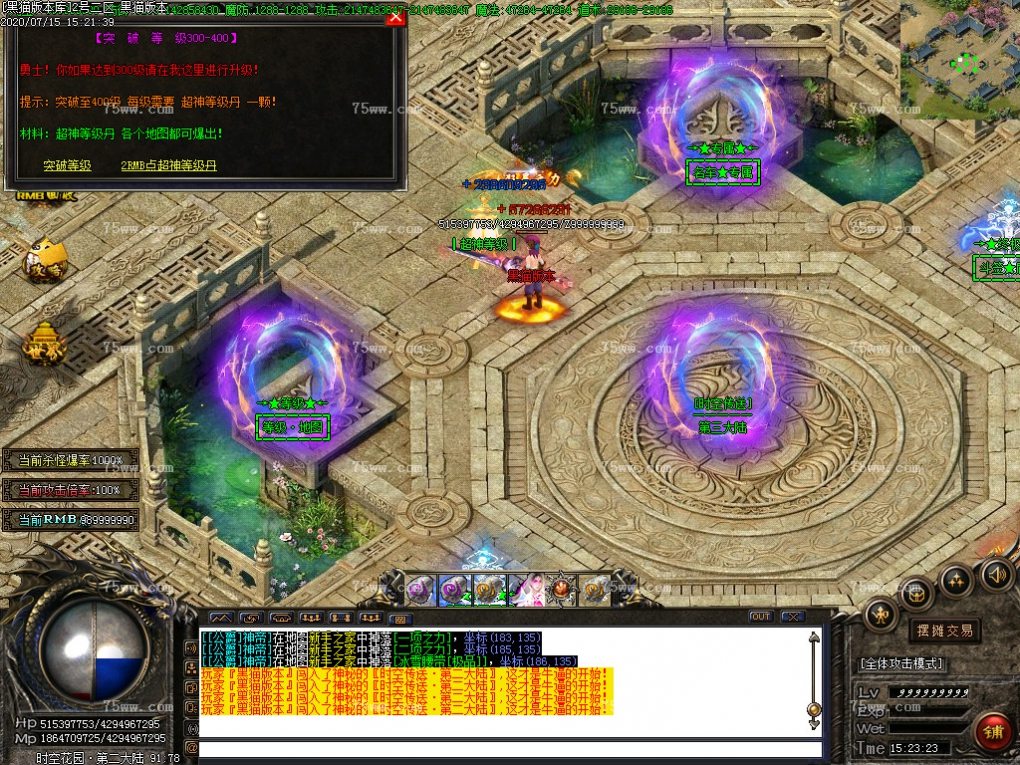Close the level breakthrough dialog

(x=395, y=18)
